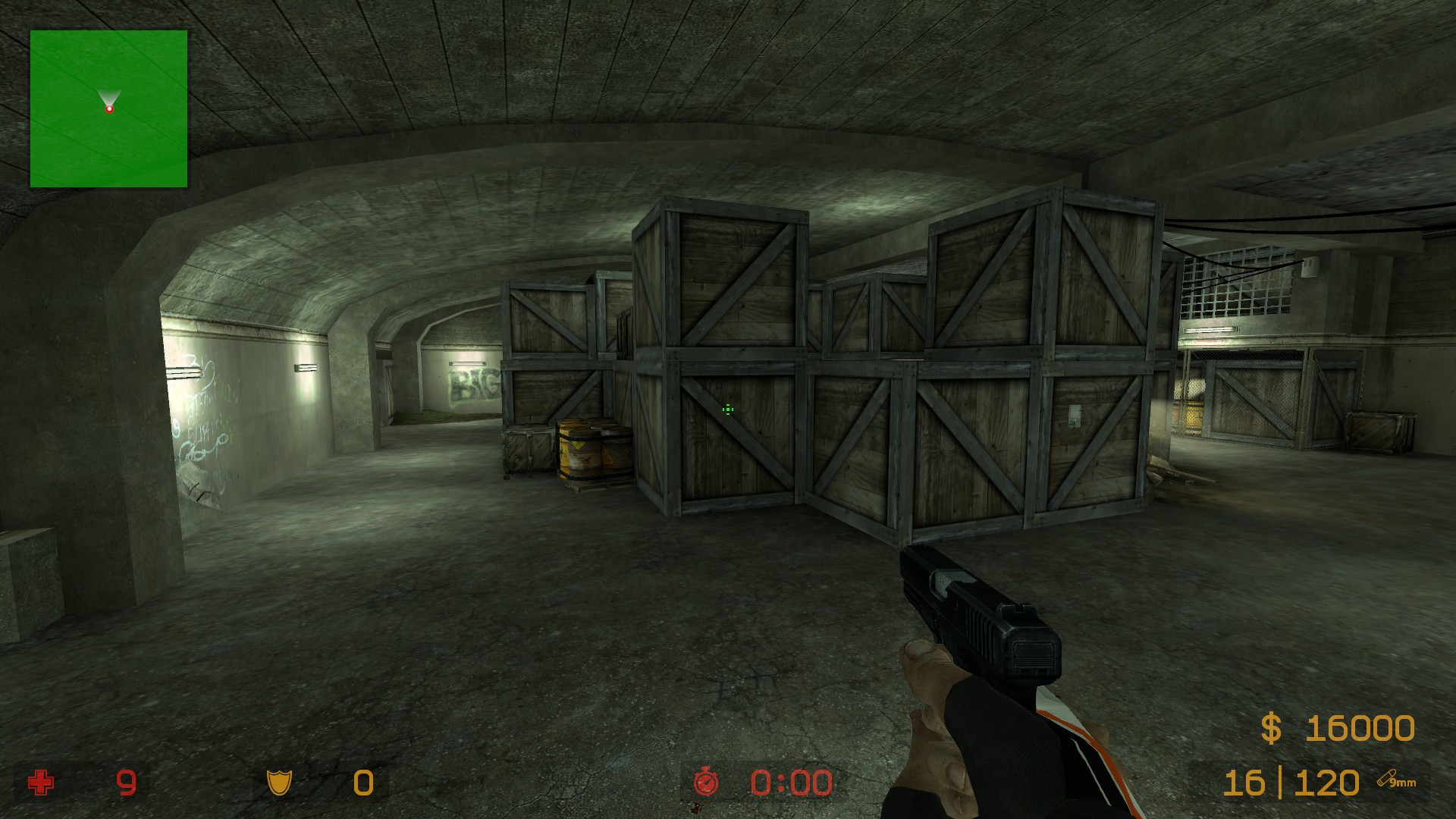Click the round timer stopwatch icon
This screenshot has width=1456, height=819.
point(706,782)
